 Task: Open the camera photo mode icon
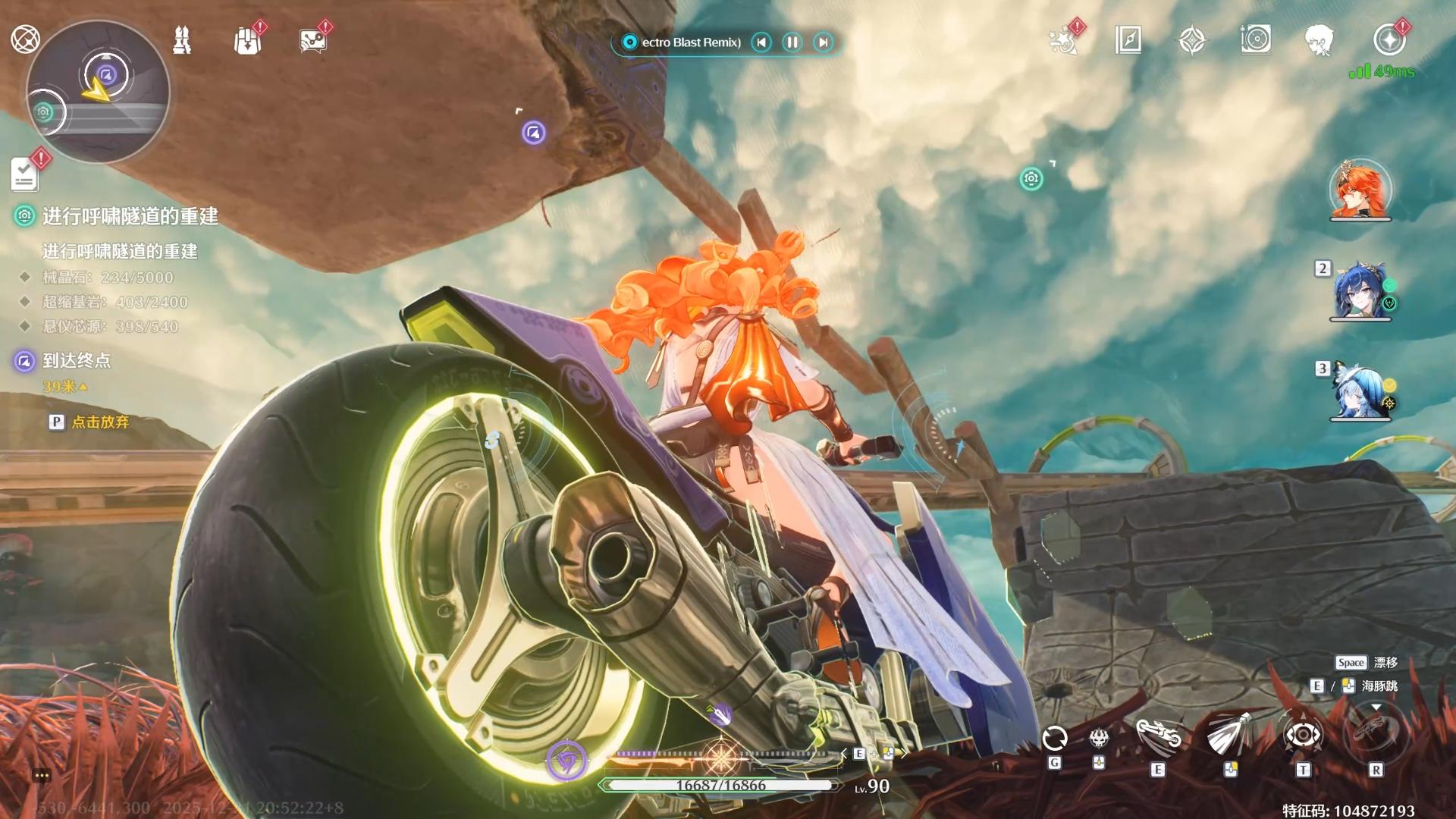(1256, 39)
